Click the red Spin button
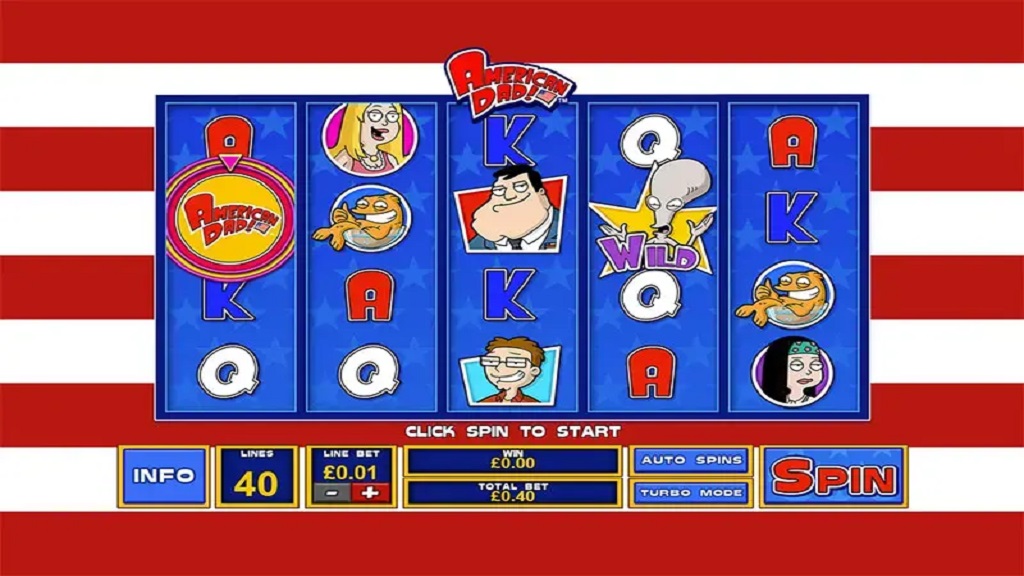This screenshot has height=576, width=1024. 833,477
